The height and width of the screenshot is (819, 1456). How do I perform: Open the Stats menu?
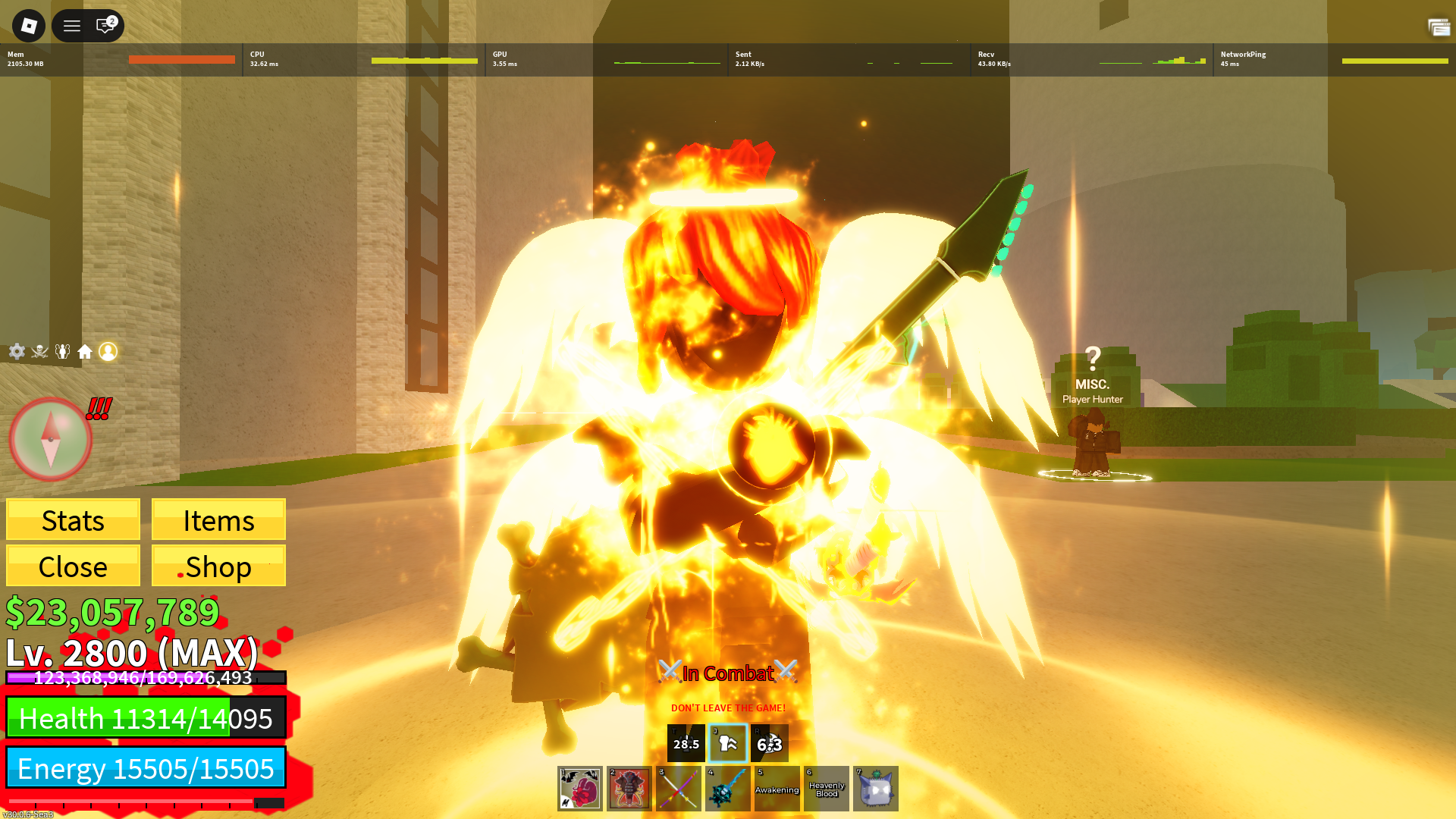click(73, 520)
